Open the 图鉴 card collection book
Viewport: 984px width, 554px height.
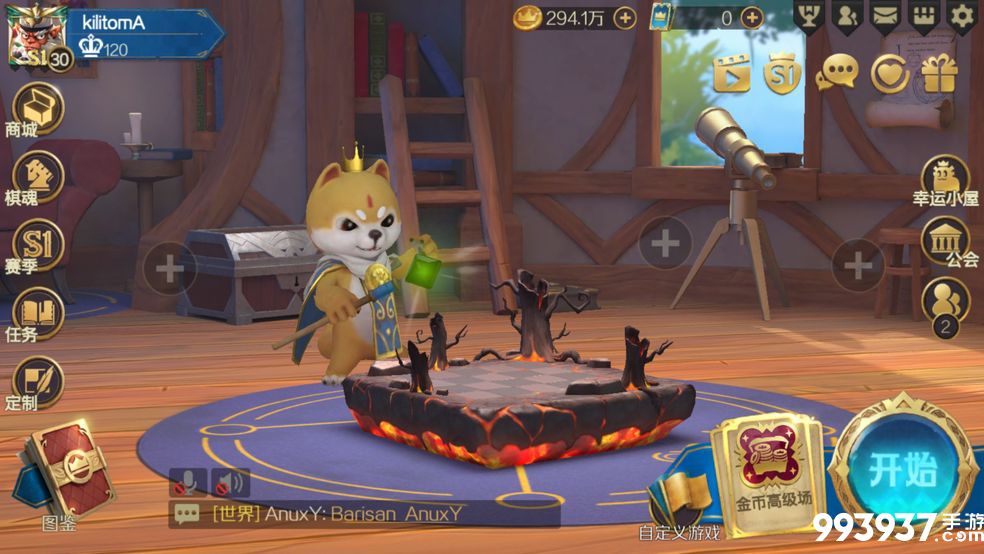(64, 470)
